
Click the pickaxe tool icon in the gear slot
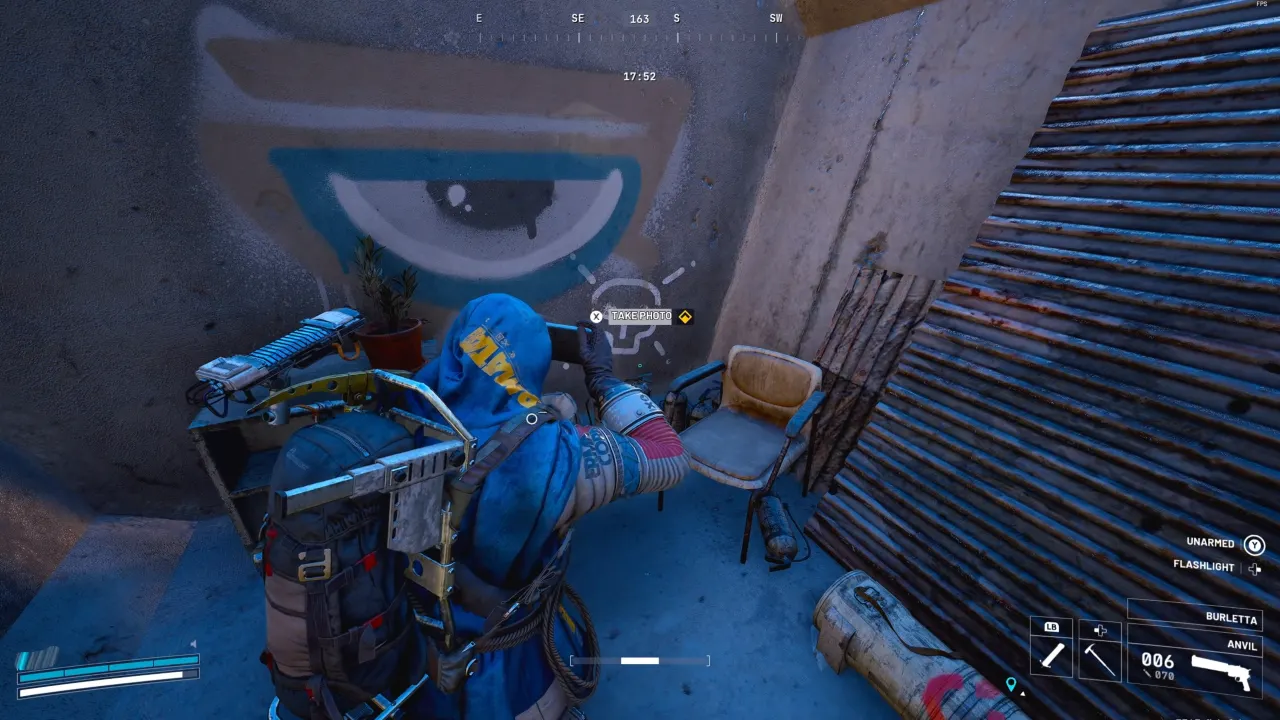pos(1098,658)
